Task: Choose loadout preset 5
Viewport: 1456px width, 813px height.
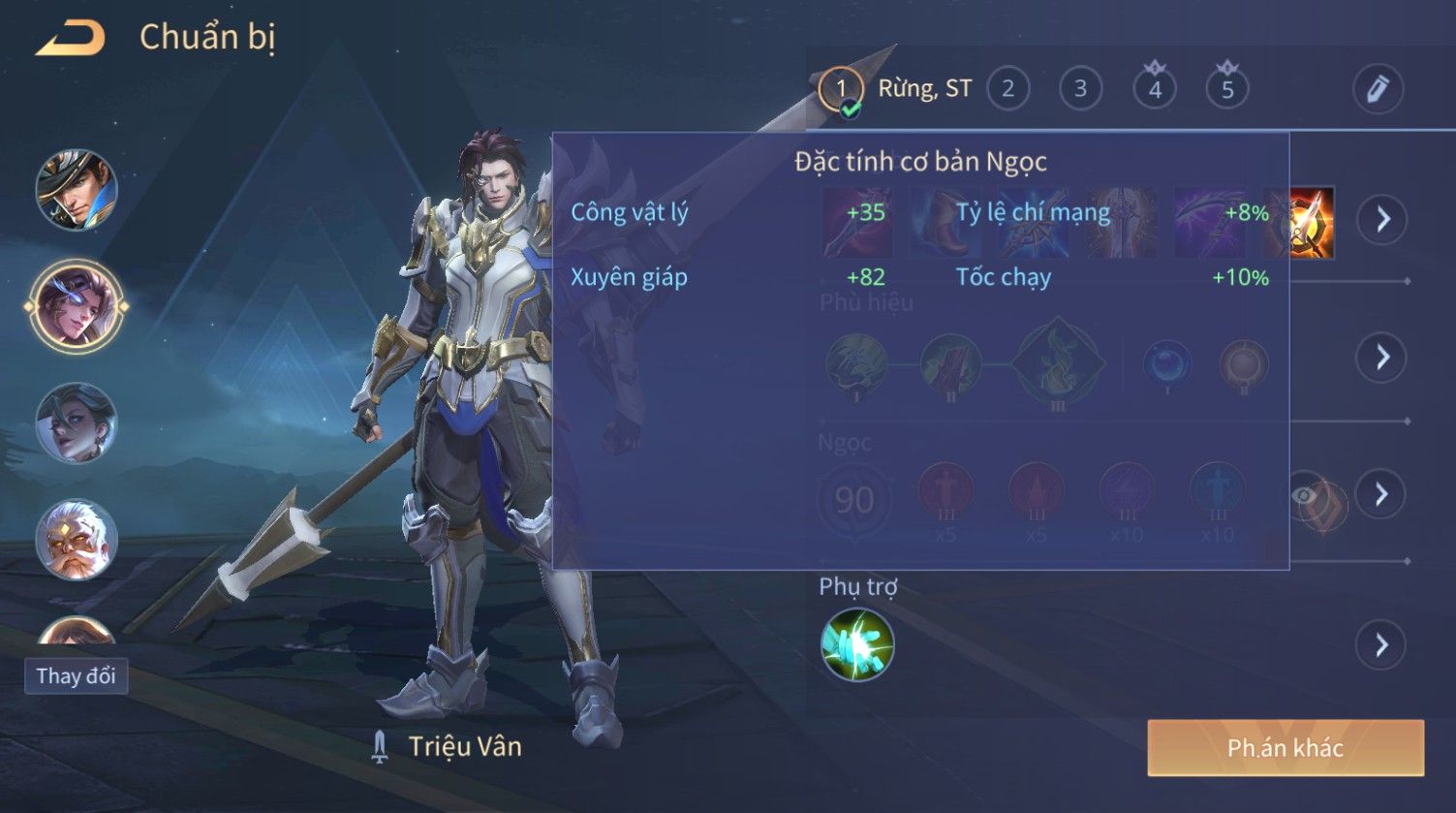Action: (x=1227, y=89)
